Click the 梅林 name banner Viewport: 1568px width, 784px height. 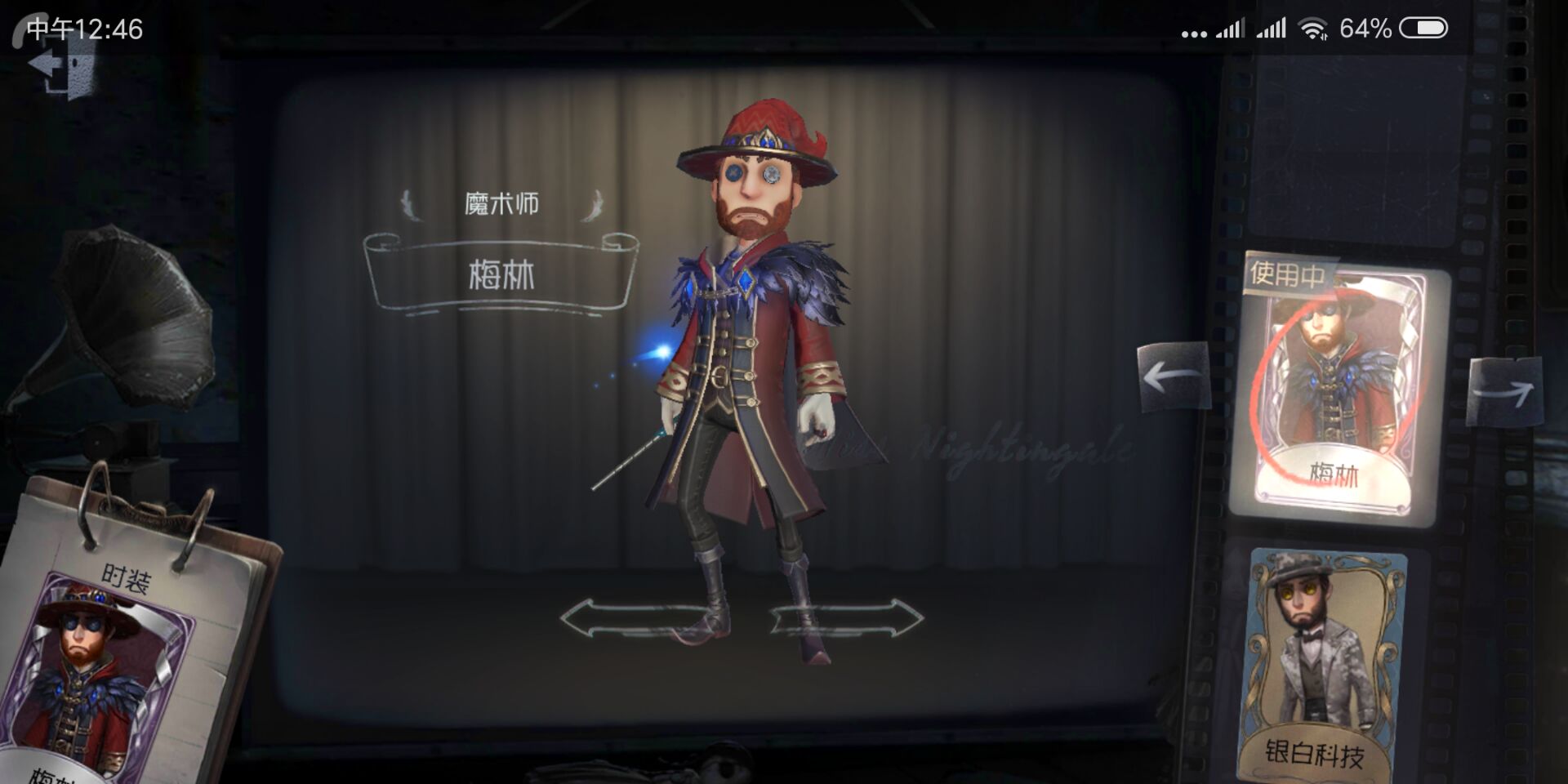(502, 272)
